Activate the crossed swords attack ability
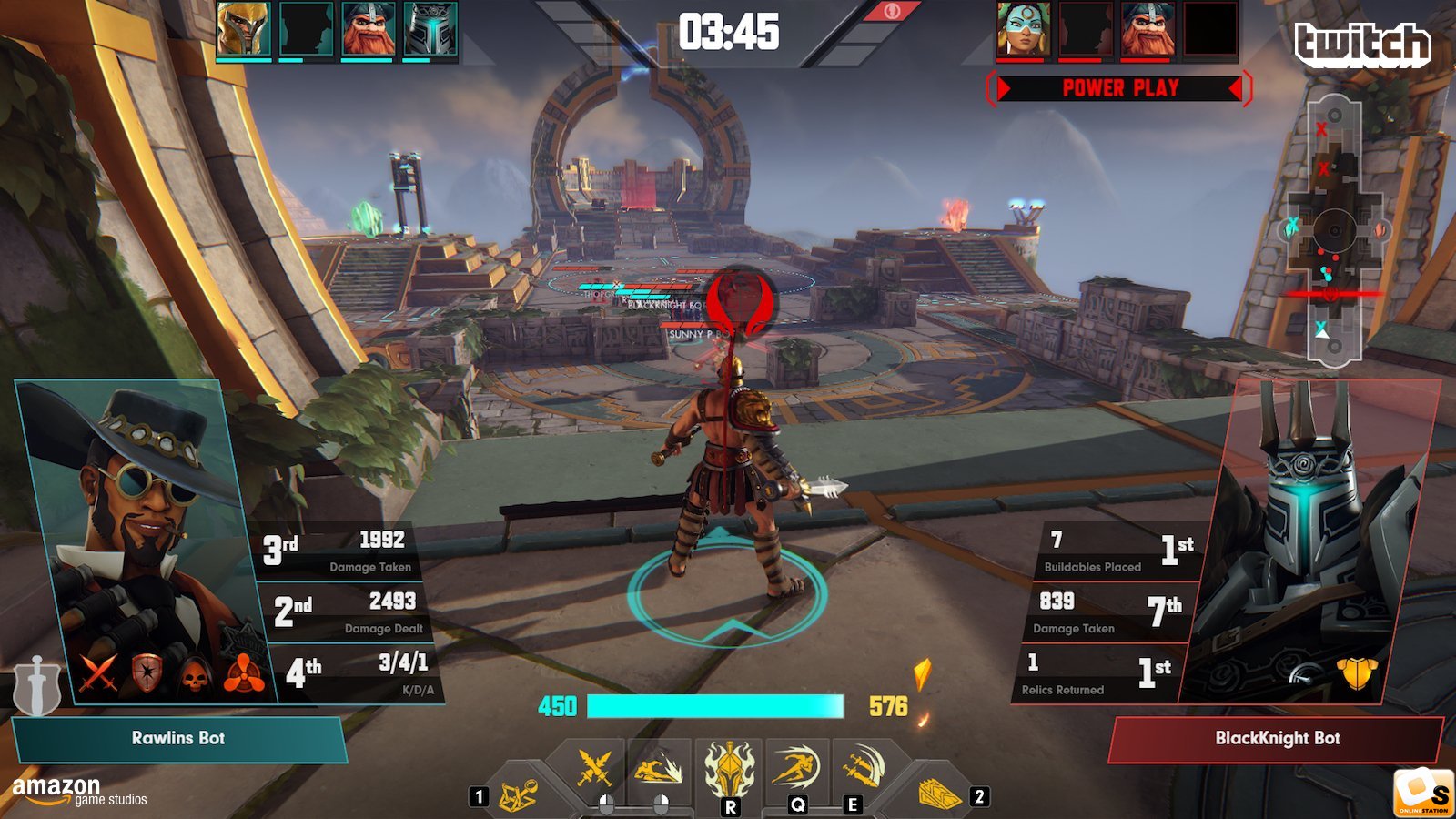The image size is (1456, 819). [595, 769]
